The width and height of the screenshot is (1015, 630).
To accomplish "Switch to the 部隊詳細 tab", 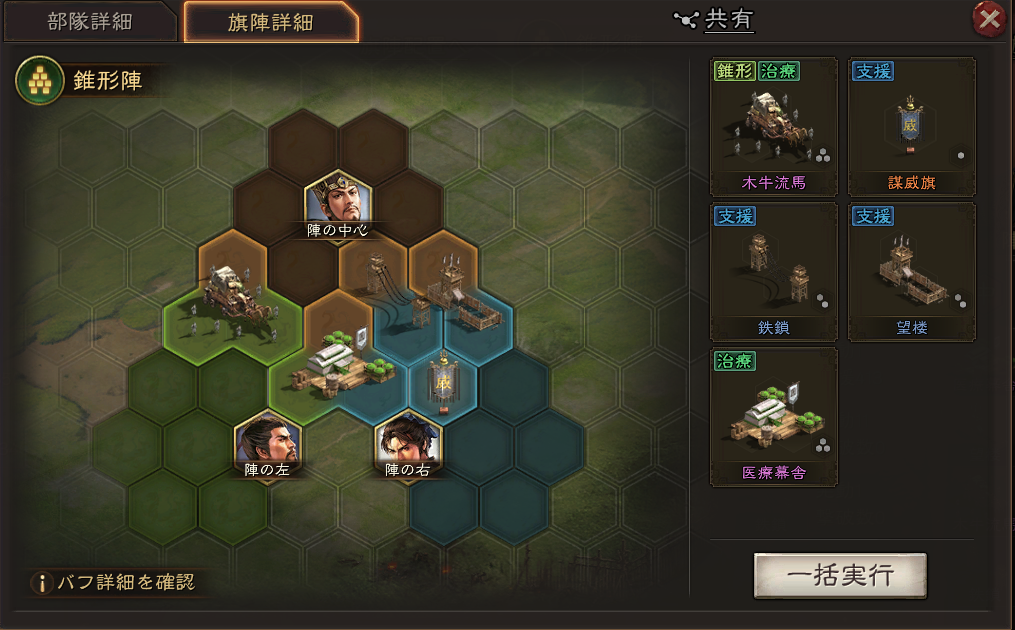I will [90, 22].
